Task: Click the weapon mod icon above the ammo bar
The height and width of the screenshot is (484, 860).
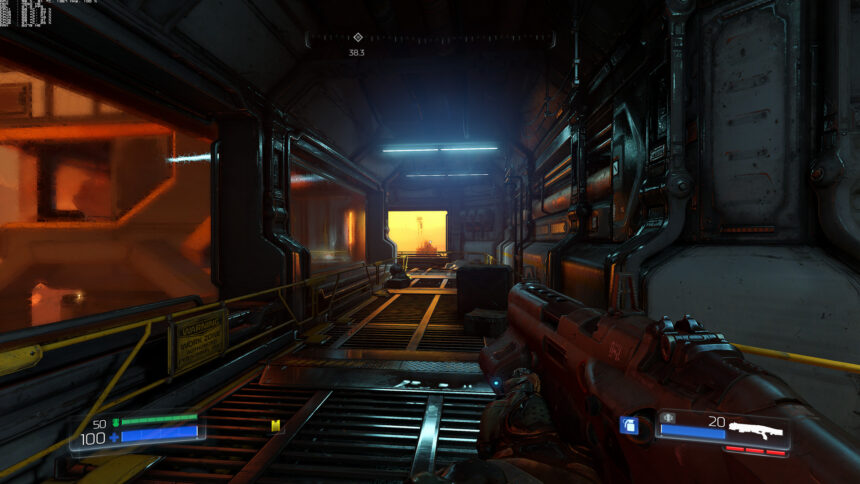Action: [669, 418]
